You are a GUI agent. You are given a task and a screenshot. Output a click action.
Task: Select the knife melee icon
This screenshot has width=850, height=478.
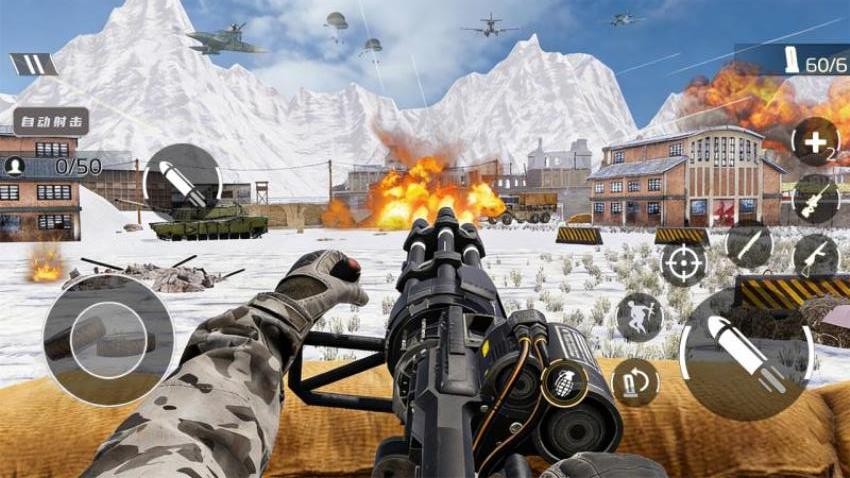[749, 245]
